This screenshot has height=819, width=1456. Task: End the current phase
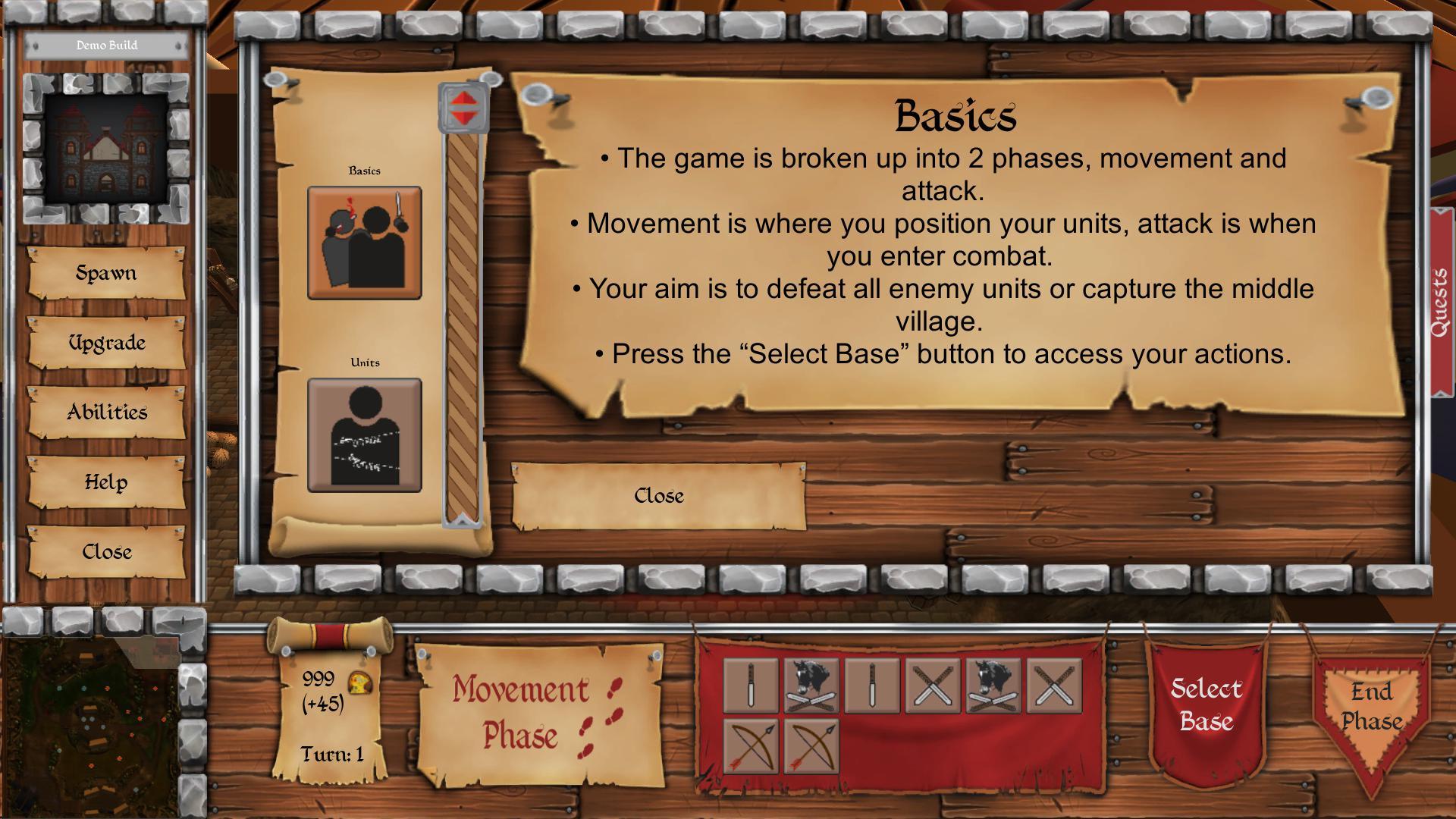pos(1371,707)
